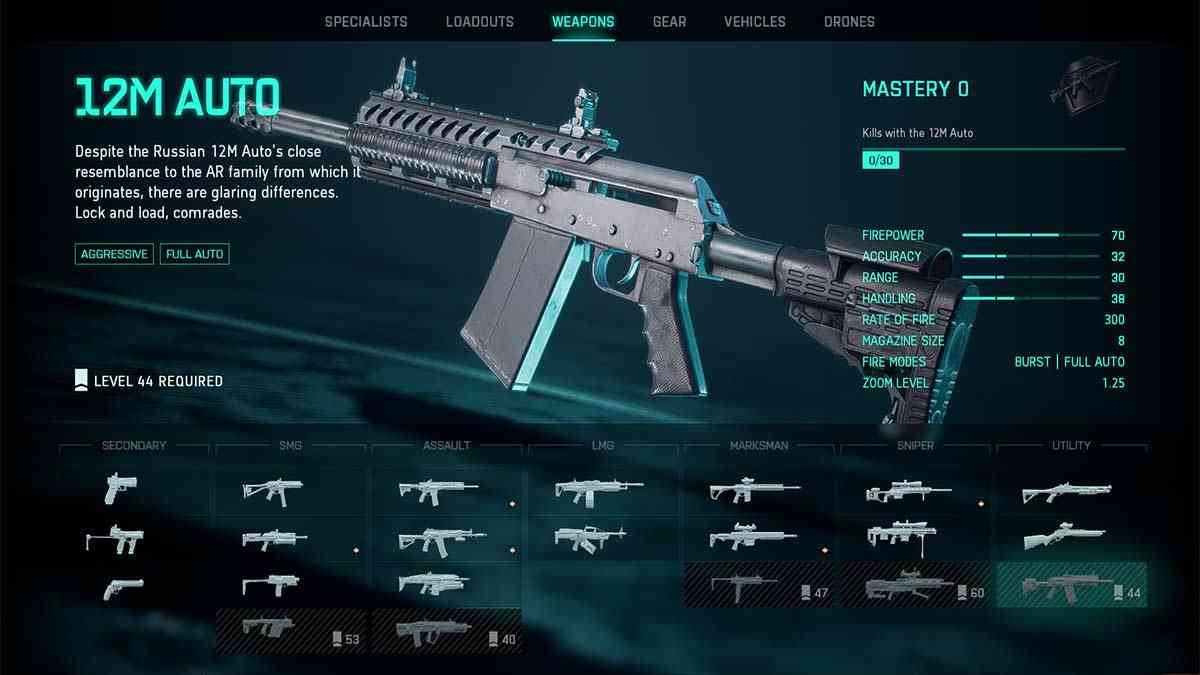Select the Weapons tab
This screenshot has height=675, width=1200.
point(583,21)
